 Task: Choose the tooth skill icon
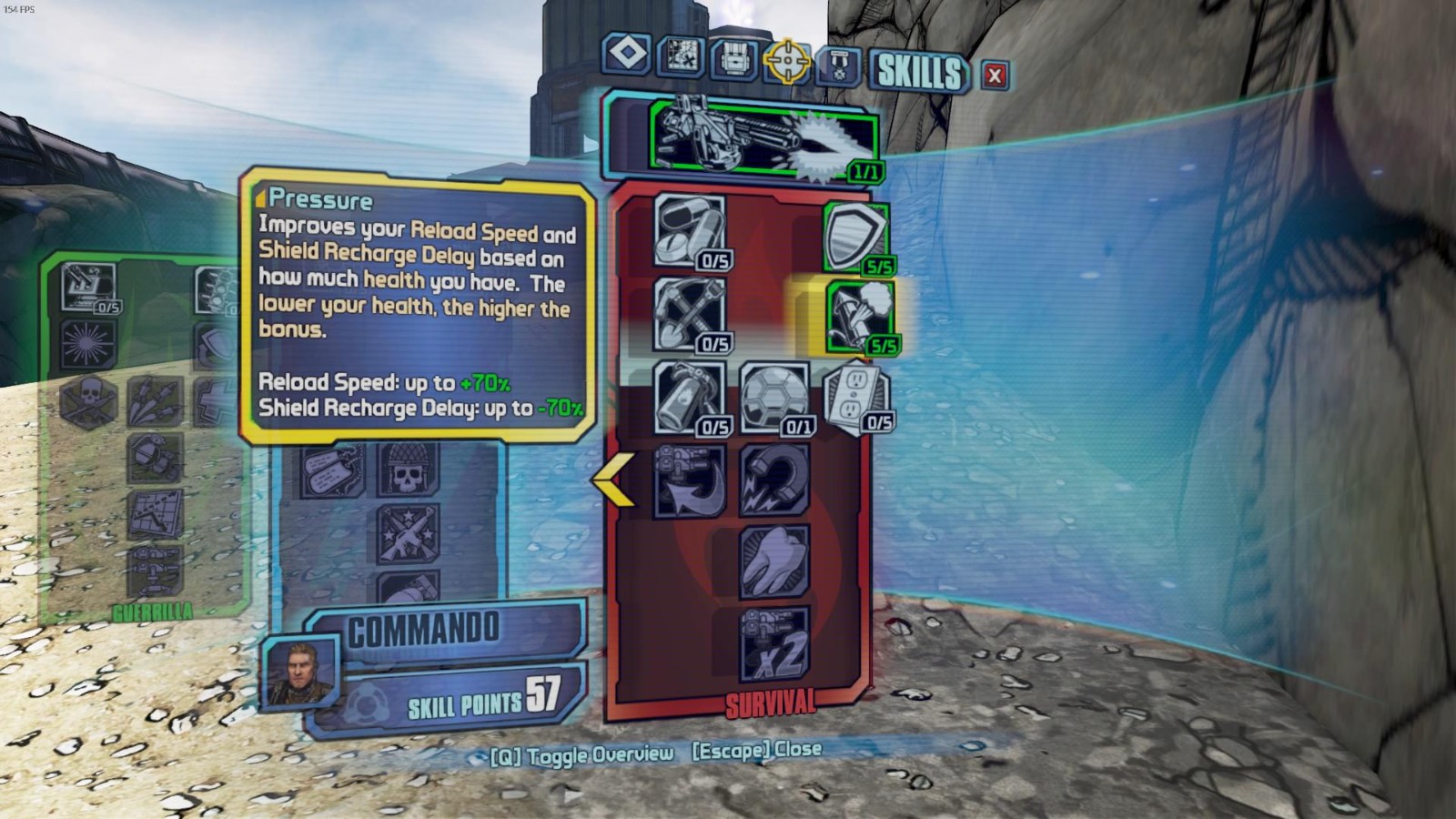[773, 561]
